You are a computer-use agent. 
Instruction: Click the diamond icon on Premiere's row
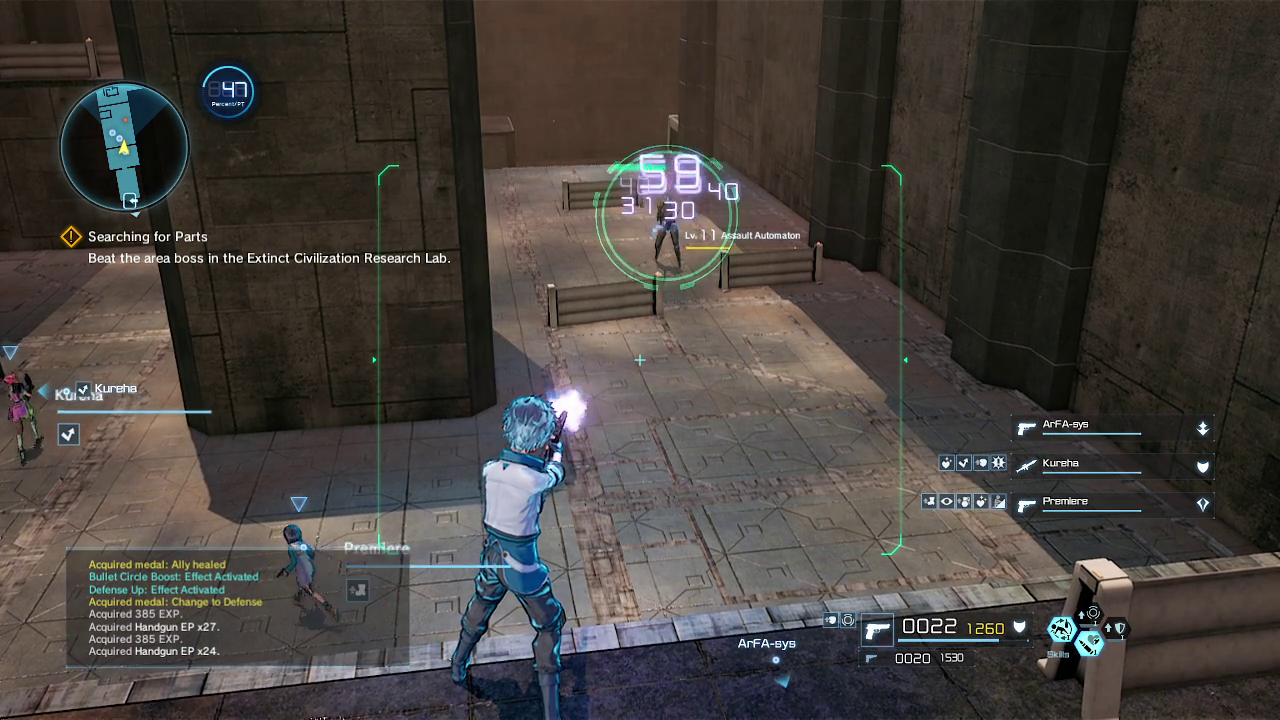(1203, 505)
